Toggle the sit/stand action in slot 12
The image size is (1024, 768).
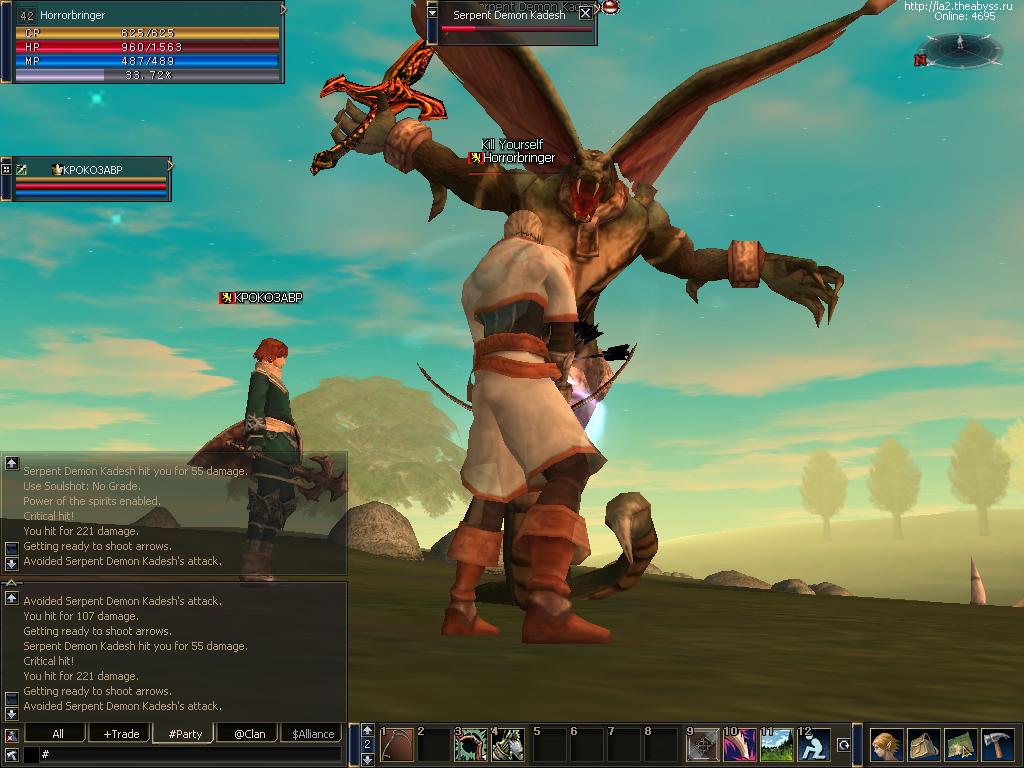click(814, 745)
